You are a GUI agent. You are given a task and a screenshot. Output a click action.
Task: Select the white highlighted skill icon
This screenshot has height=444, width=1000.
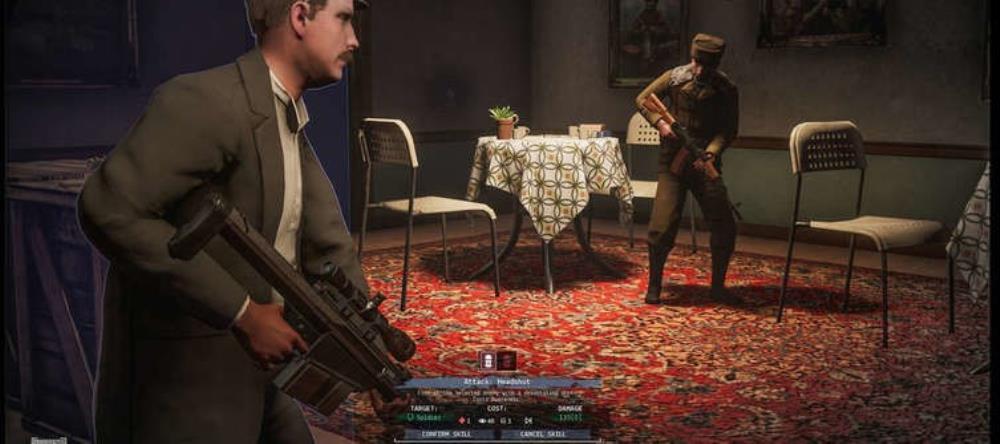click(490, 361)
